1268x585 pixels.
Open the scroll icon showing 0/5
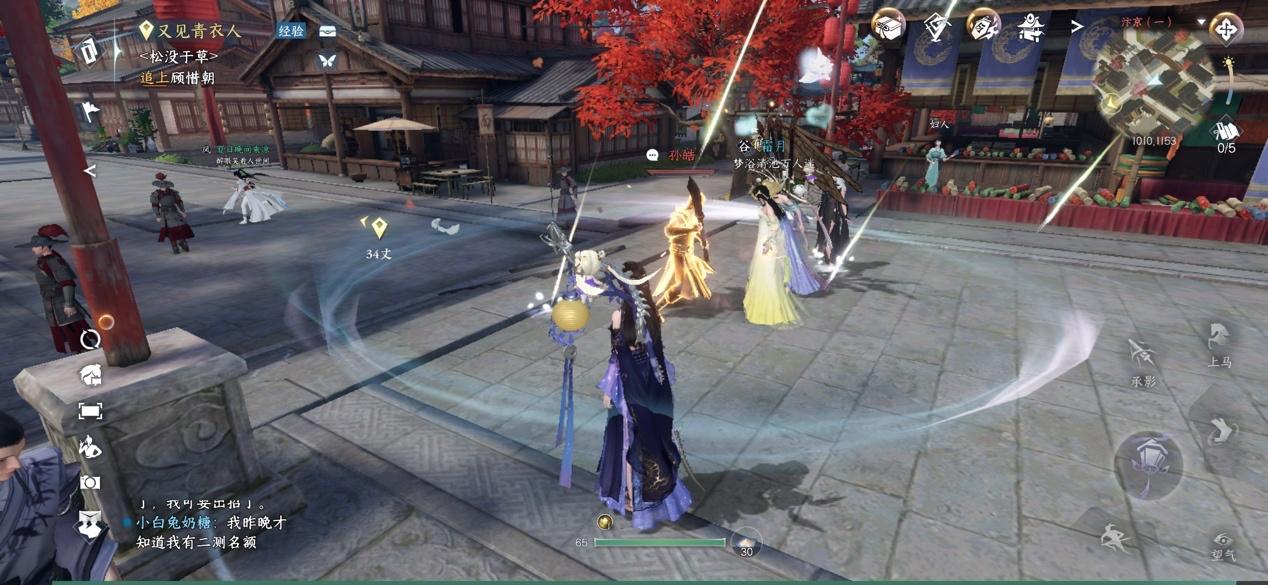tap(1226, 131)
